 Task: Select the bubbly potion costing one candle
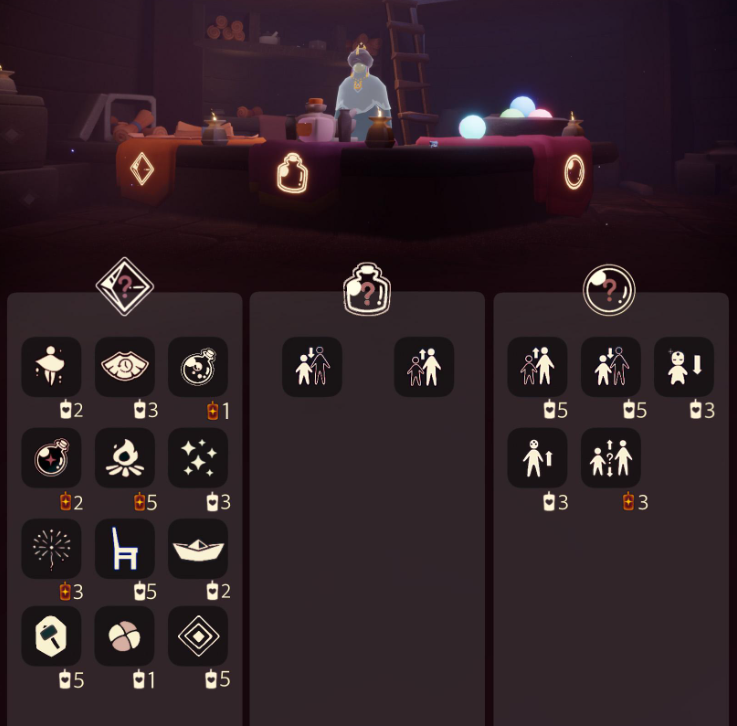pos(198,367)
